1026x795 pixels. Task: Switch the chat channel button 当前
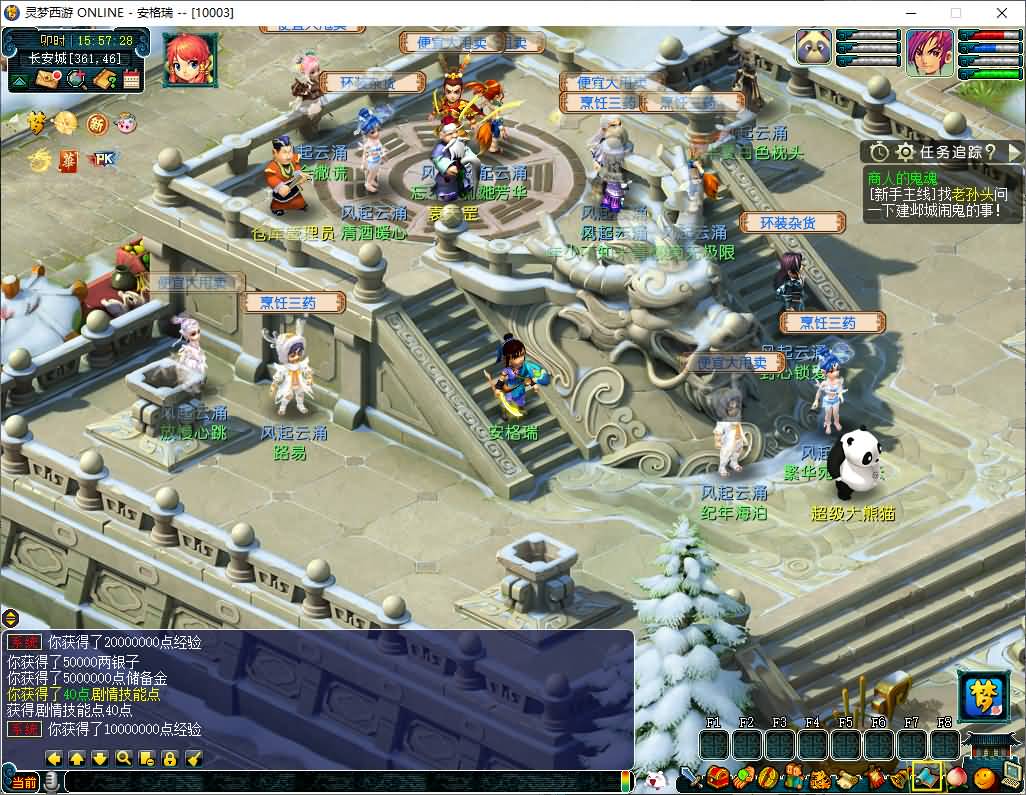pyautogui.click(x=26, y=781)
